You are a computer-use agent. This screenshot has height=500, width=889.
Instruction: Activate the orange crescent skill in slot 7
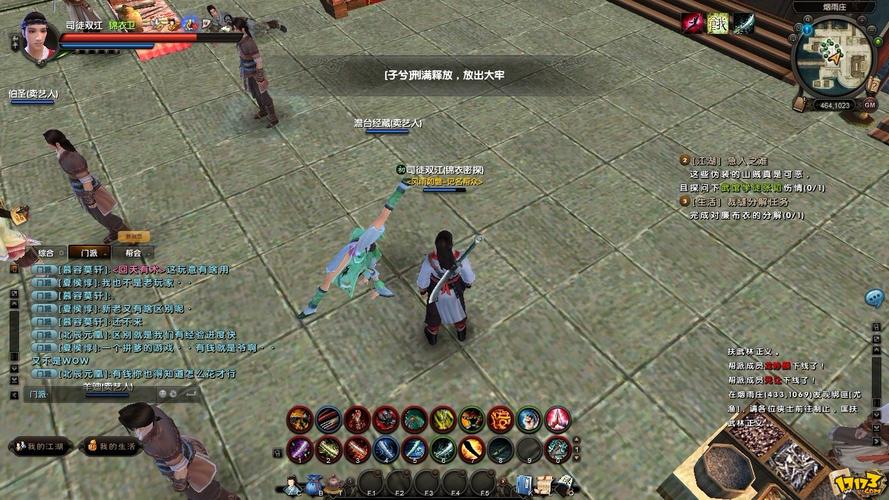471,450
